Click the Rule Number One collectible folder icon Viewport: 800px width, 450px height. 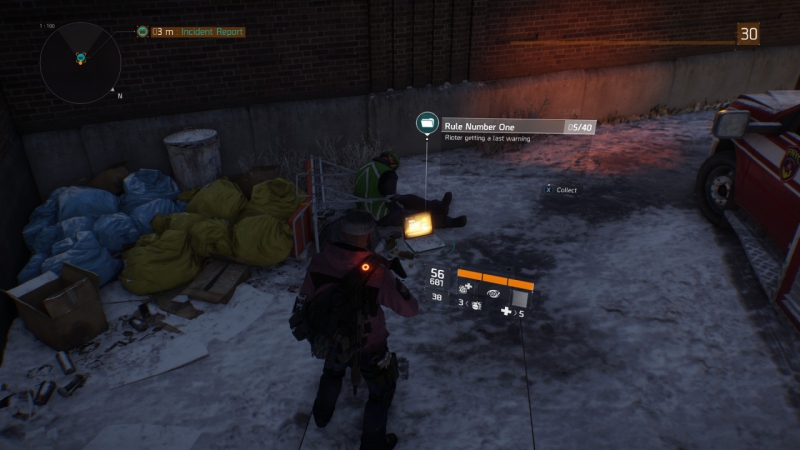click(428, 124)
